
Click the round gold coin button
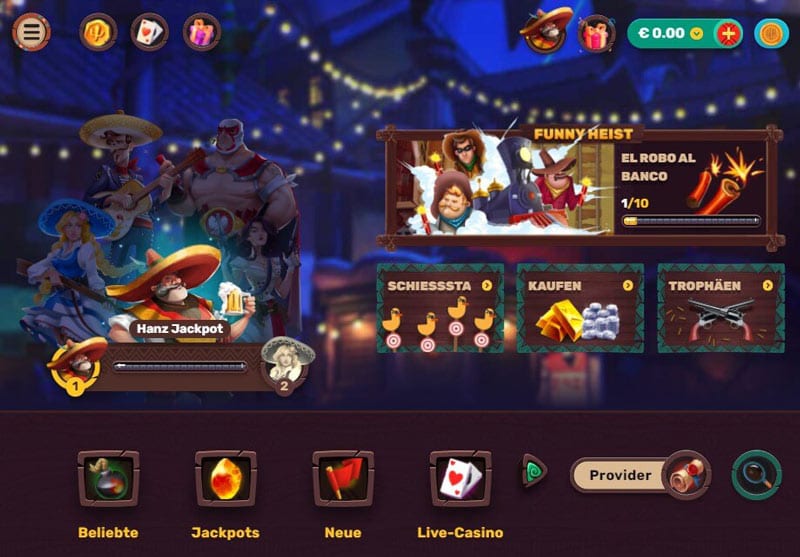tap(771, 33)
